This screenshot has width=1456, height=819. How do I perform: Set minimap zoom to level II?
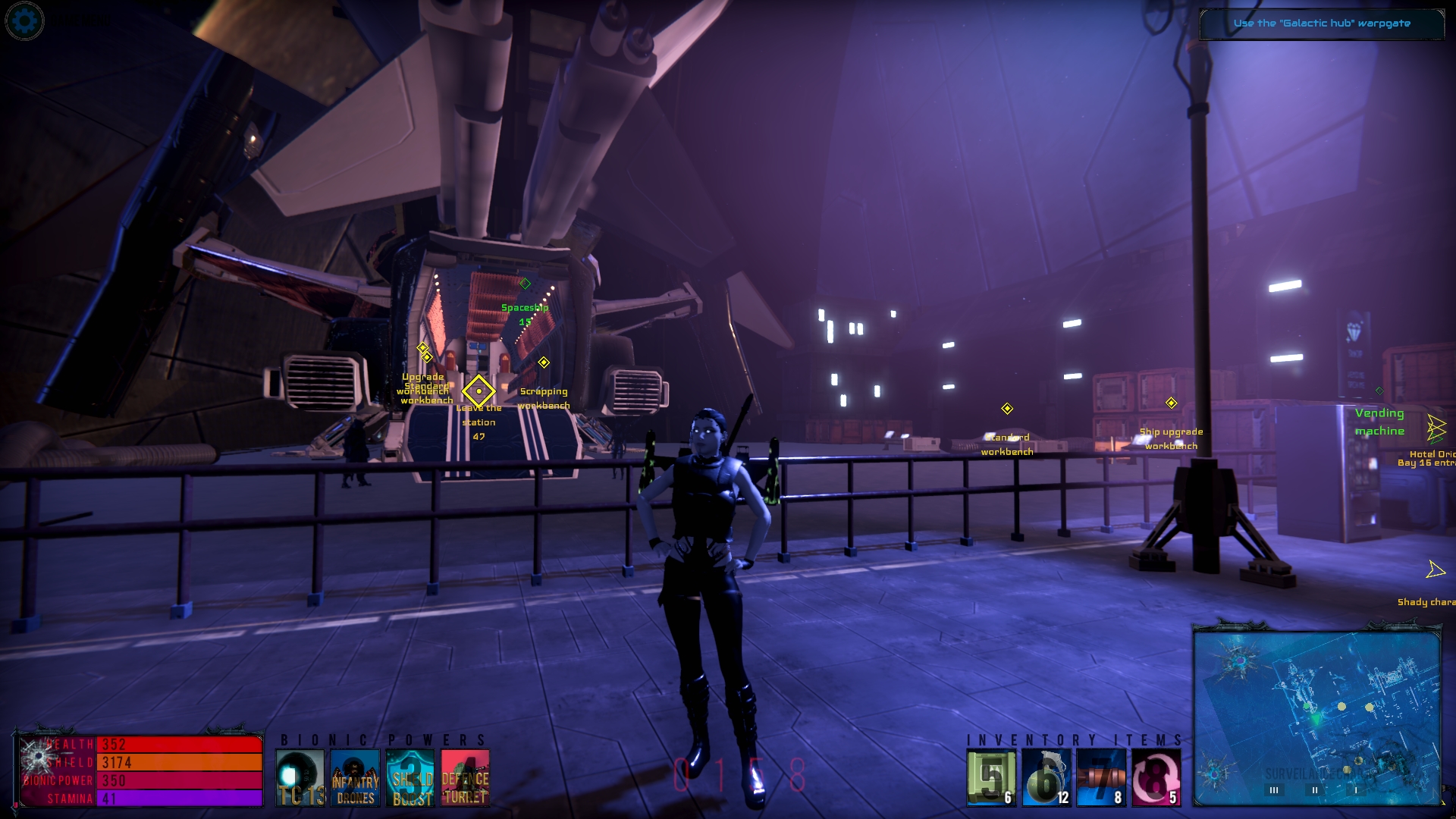pos(1315,790)
